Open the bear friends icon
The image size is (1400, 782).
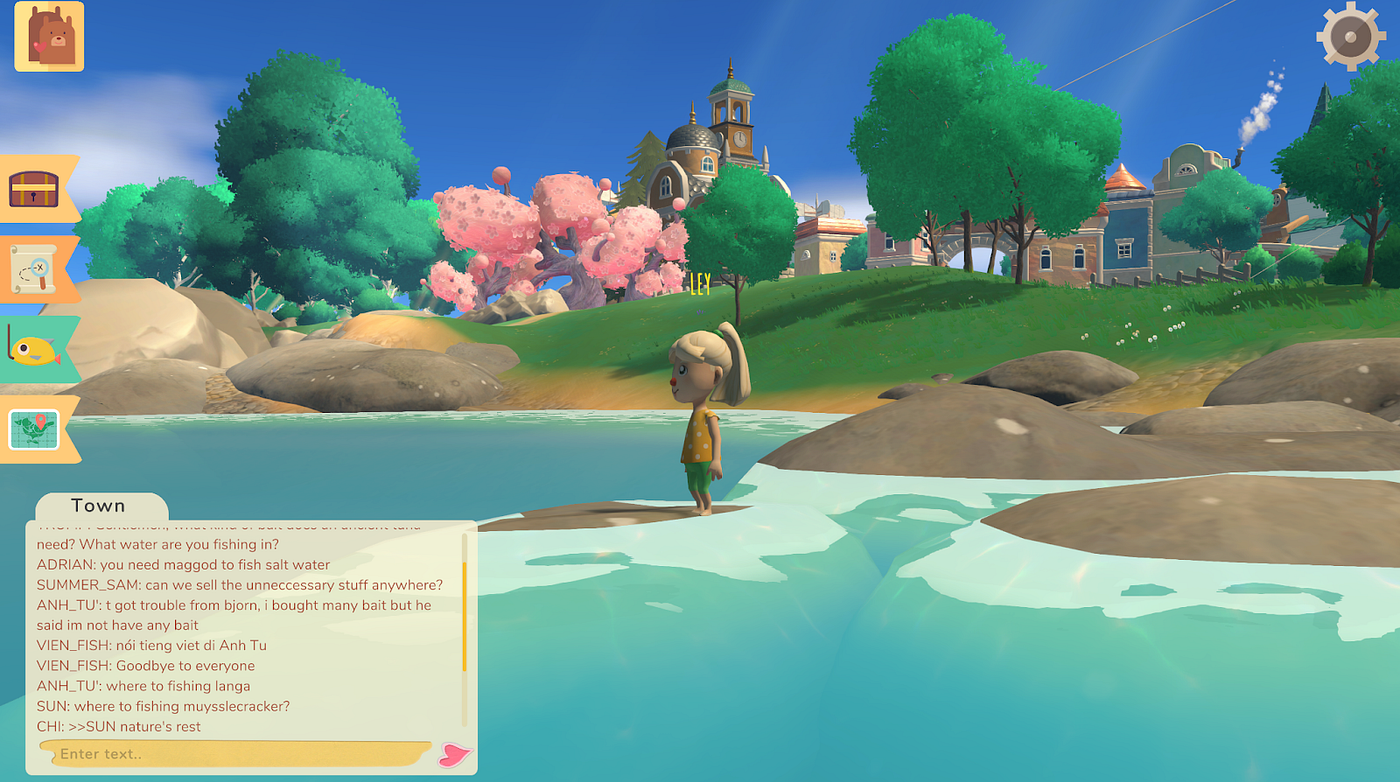pyautogui.click(x=49, y=37)
